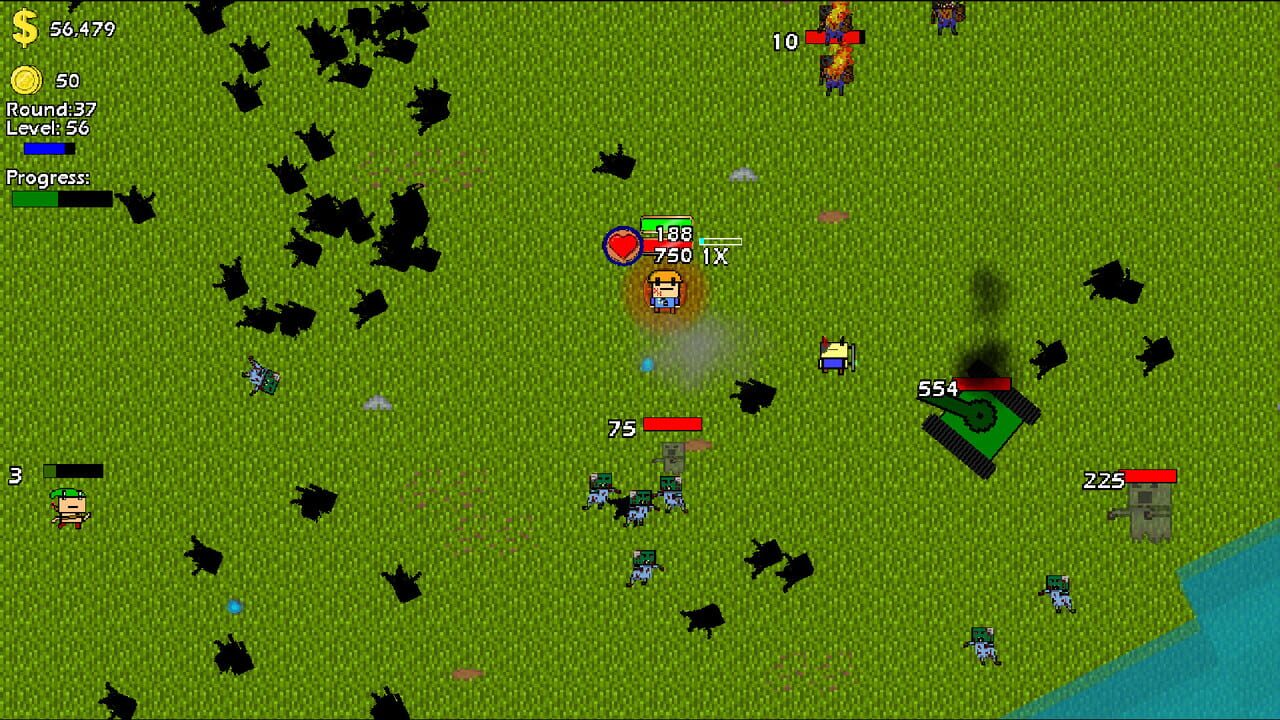Click the 225 health bar of the golem
This screenshot has width=1280, height=720.
(1150, 474)
